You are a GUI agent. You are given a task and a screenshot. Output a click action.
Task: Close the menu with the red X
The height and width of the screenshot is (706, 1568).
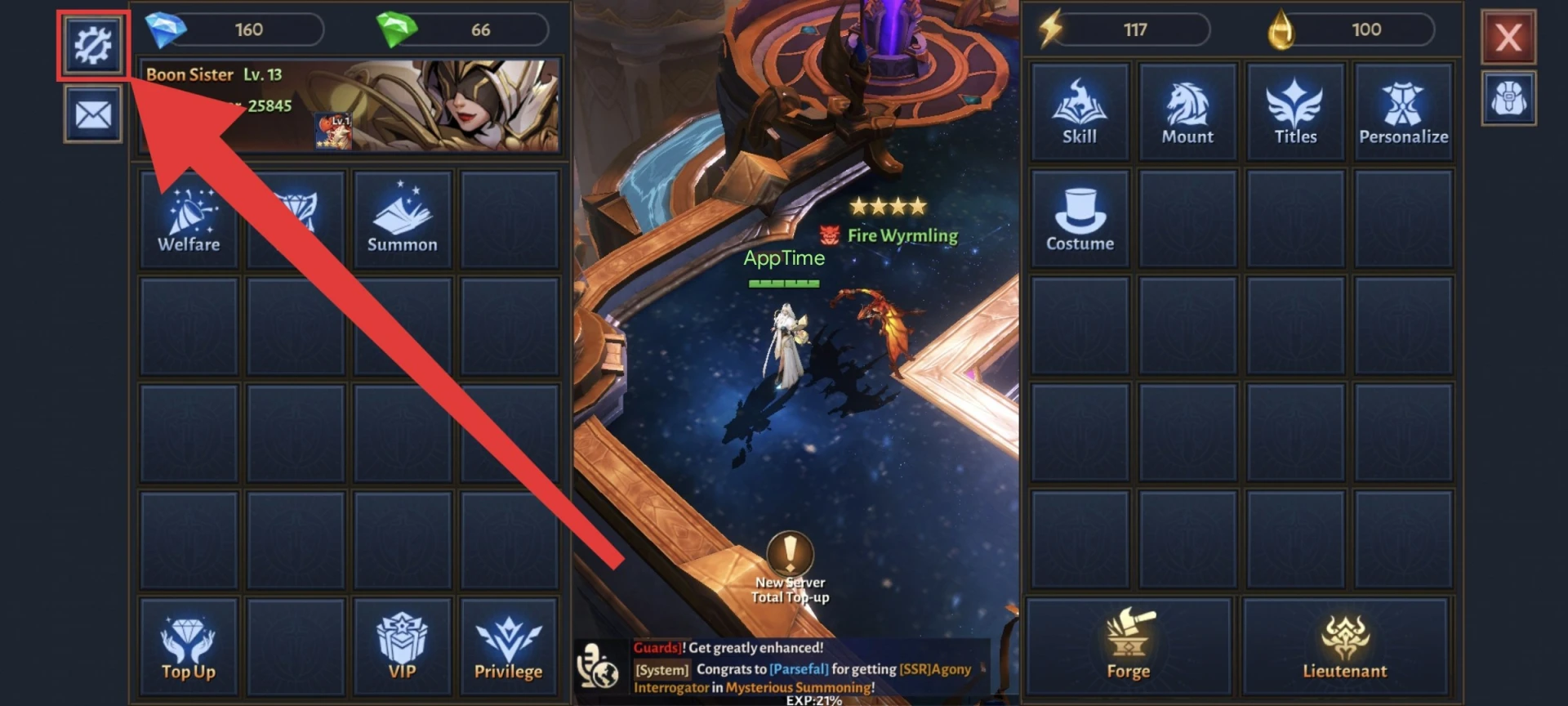coord(1508,37)
